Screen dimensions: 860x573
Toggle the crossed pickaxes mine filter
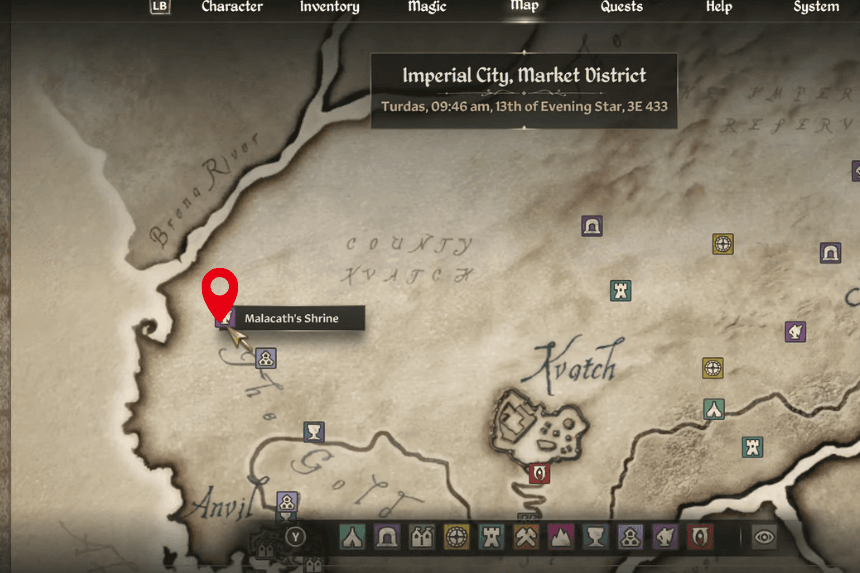[x=526, y=537]
